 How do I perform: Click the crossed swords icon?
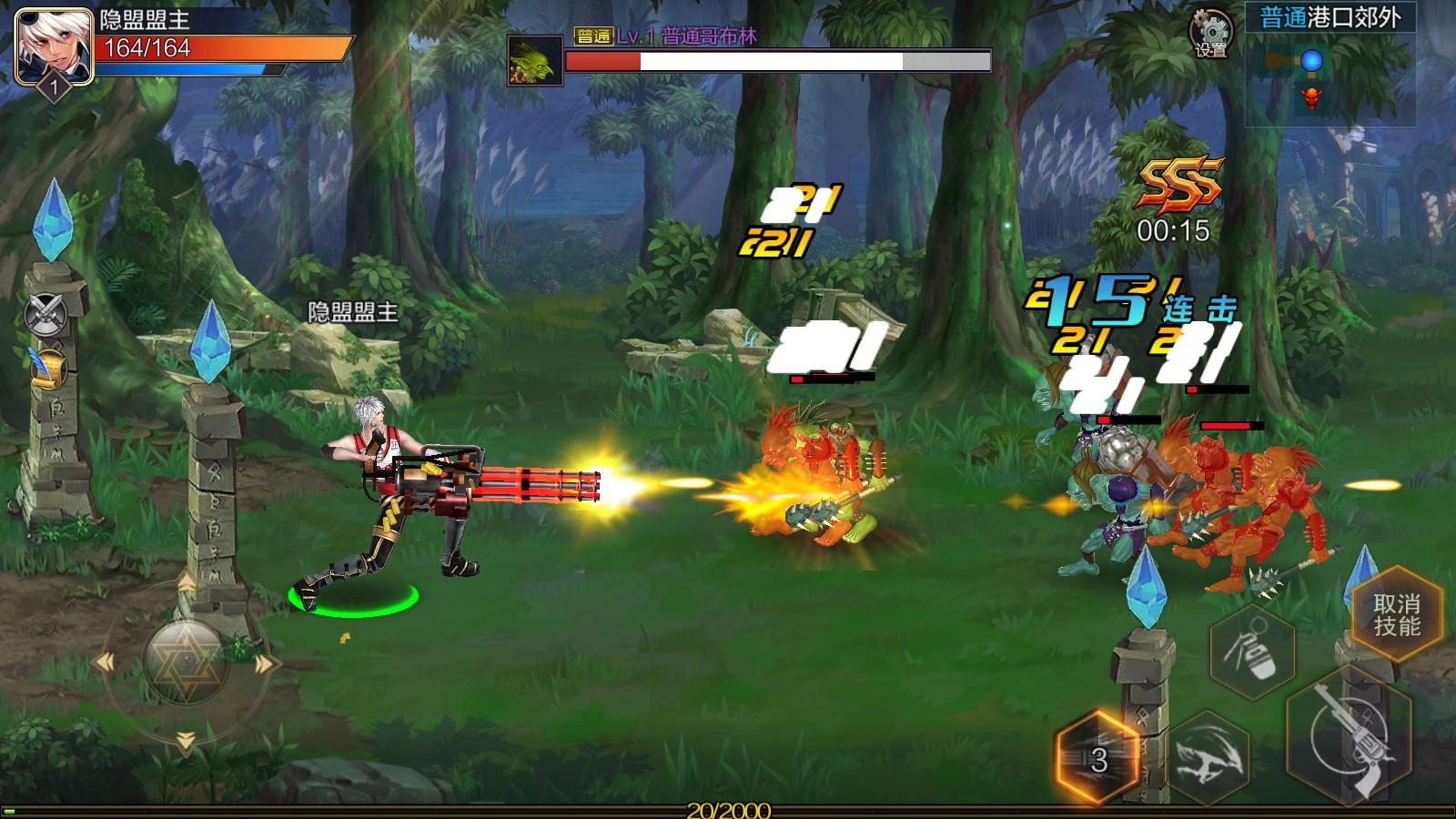[x=45, y=314]
